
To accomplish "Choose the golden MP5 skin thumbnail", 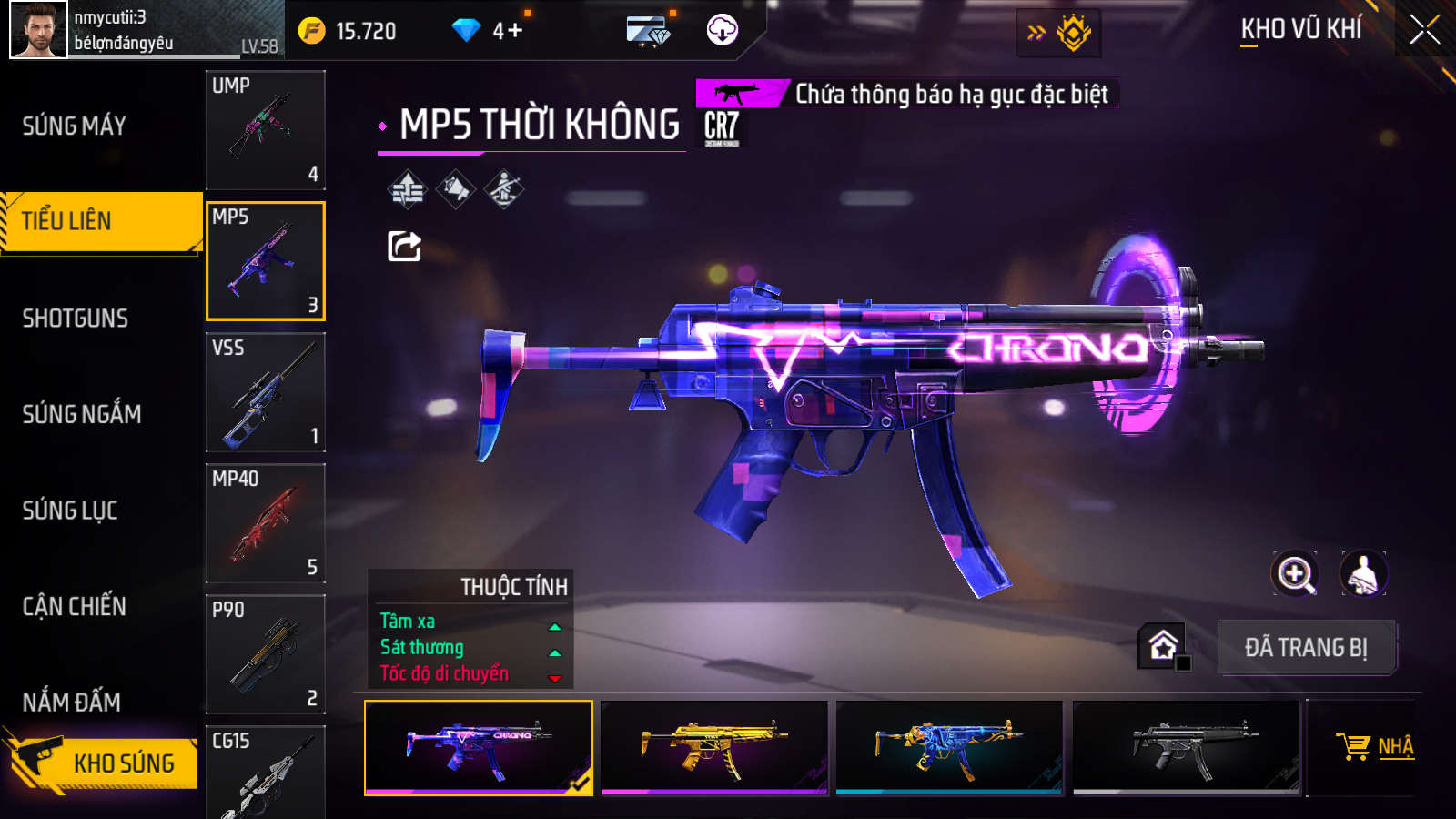I will point(714,747).
